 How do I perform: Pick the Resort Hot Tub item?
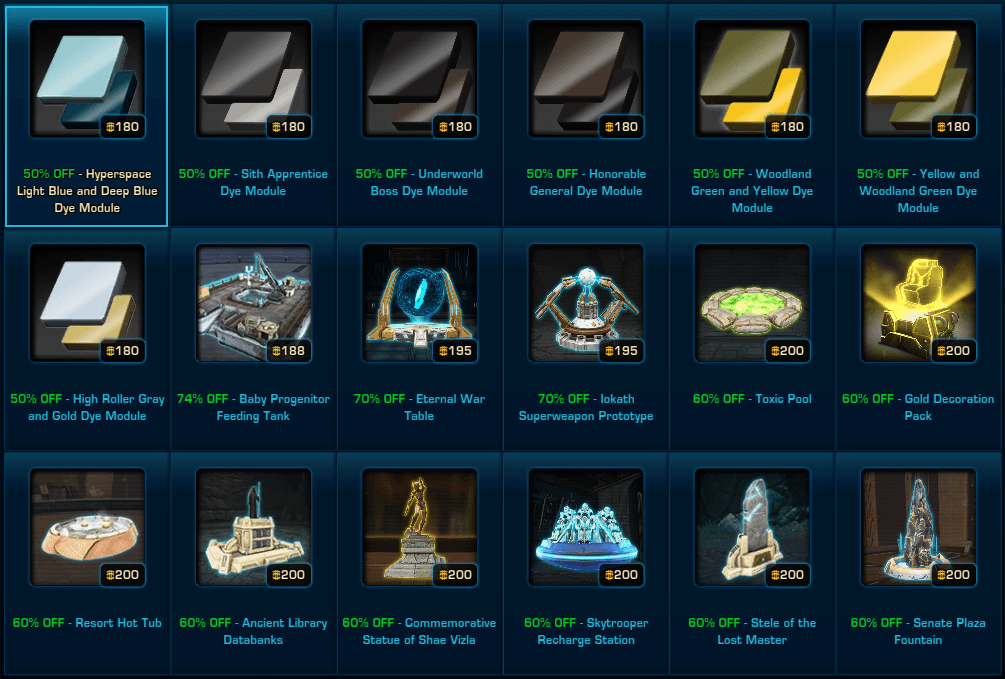coord(87,528)
